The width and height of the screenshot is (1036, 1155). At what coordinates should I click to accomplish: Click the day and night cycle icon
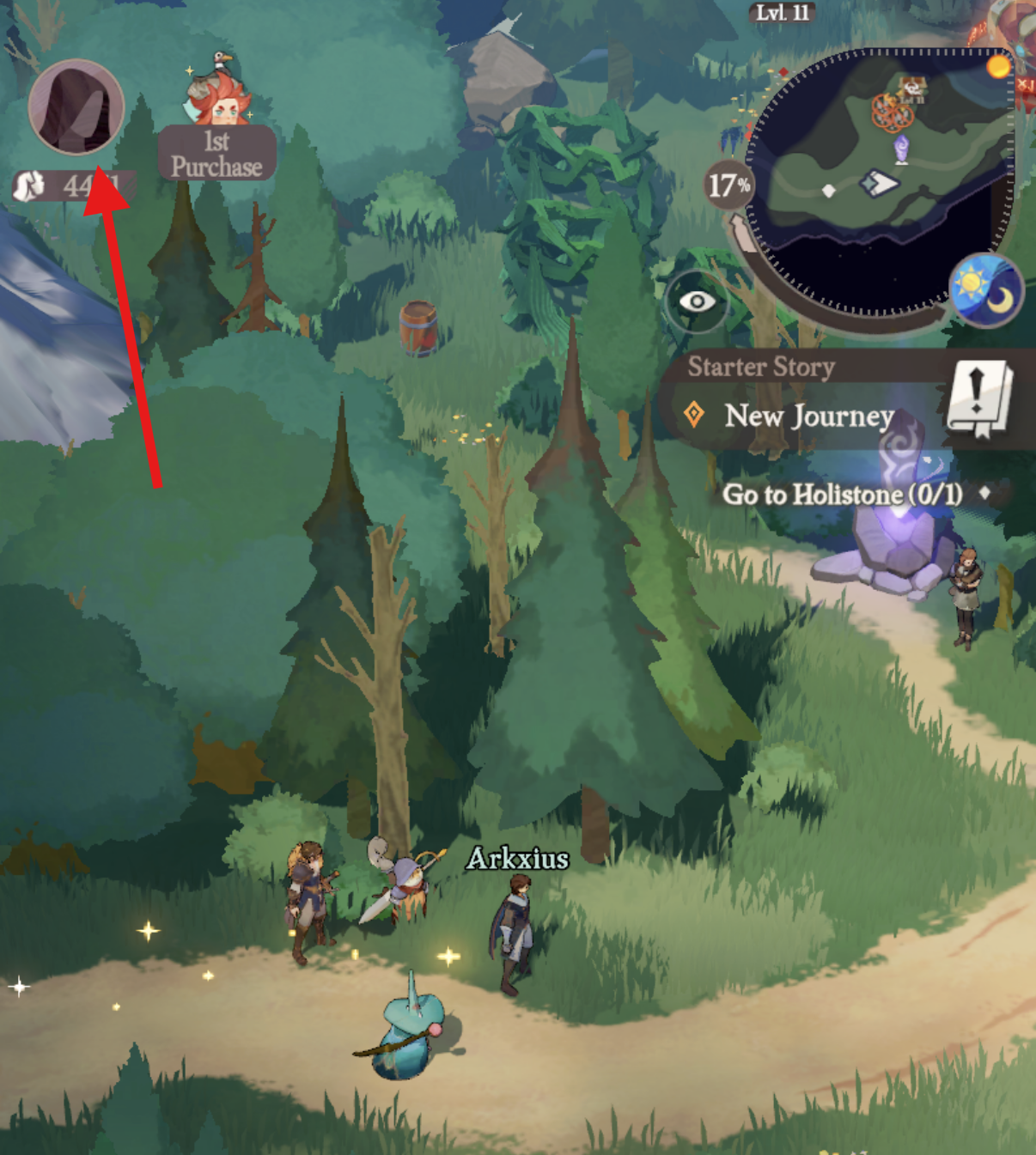(986, 290)
